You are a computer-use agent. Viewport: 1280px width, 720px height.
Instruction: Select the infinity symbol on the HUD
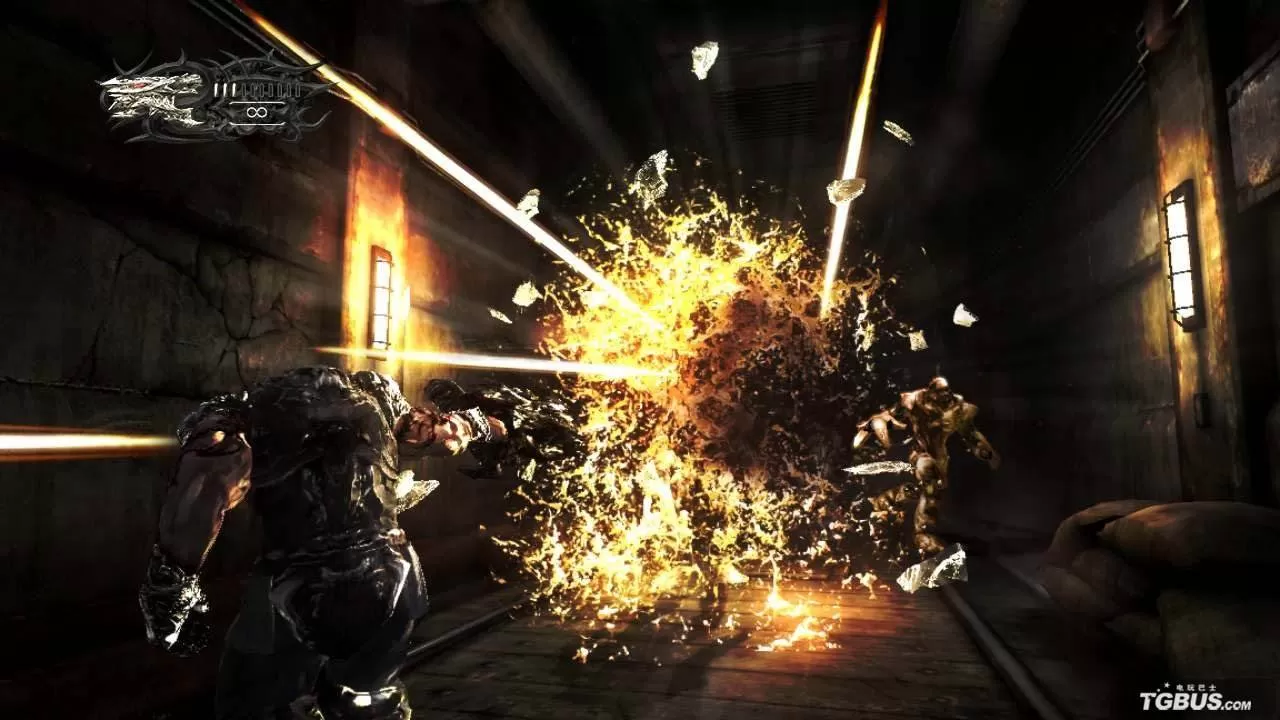point(257,111)
